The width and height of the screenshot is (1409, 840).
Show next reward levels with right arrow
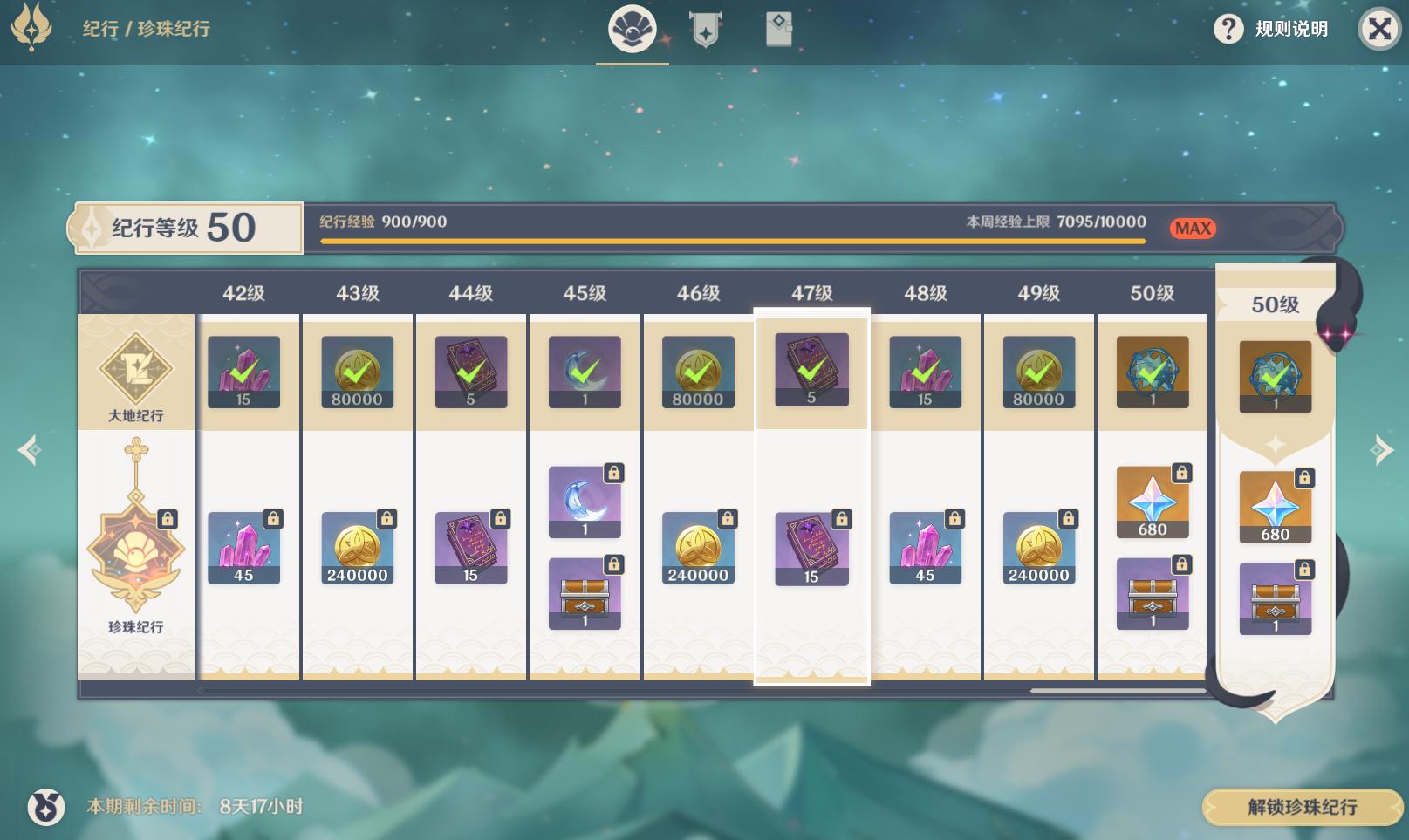pos(1380,450)
